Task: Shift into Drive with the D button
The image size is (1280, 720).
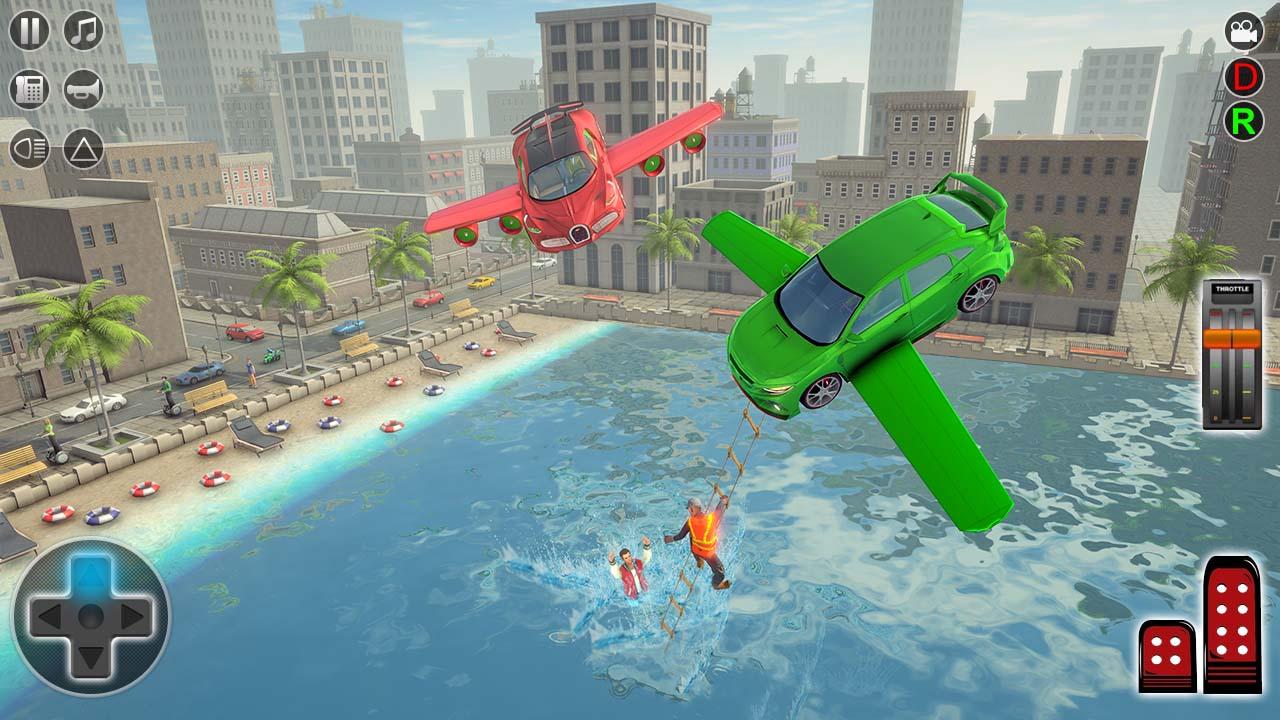Action: (1243, 75)
